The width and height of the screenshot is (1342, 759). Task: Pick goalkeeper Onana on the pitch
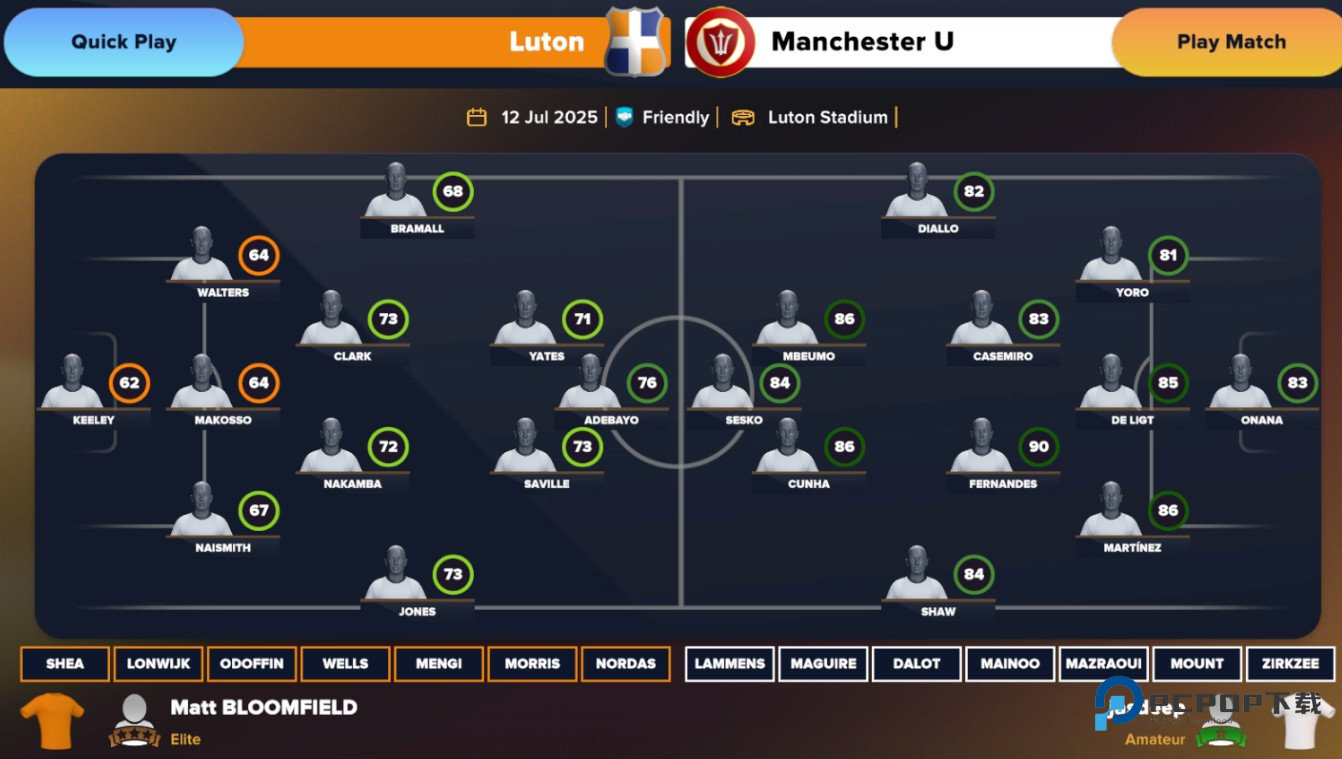(1240, 385)
